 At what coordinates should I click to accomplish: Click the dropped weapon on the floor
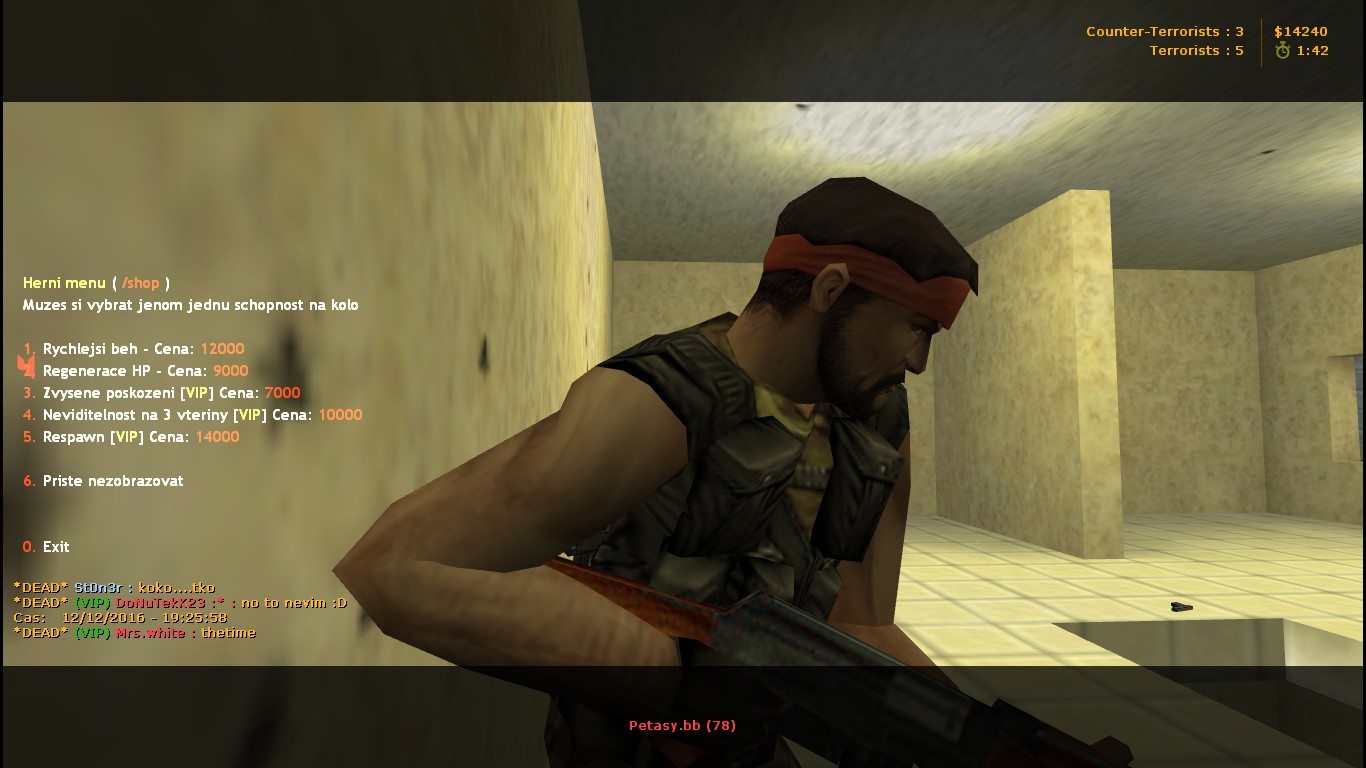pyautogui.click(x=1180, y=606)
